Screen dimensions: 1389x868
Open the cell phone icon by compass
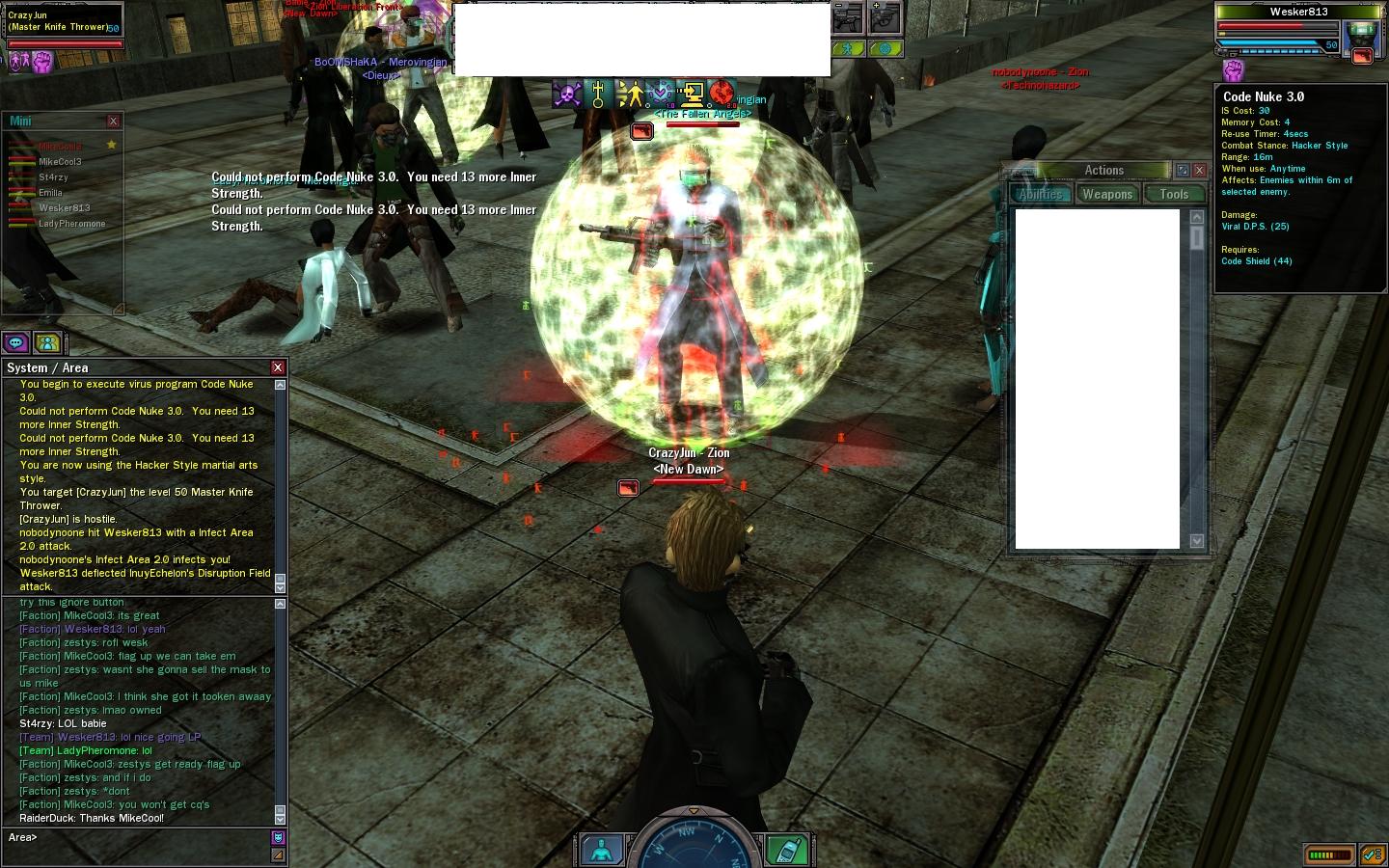point(786,850)
